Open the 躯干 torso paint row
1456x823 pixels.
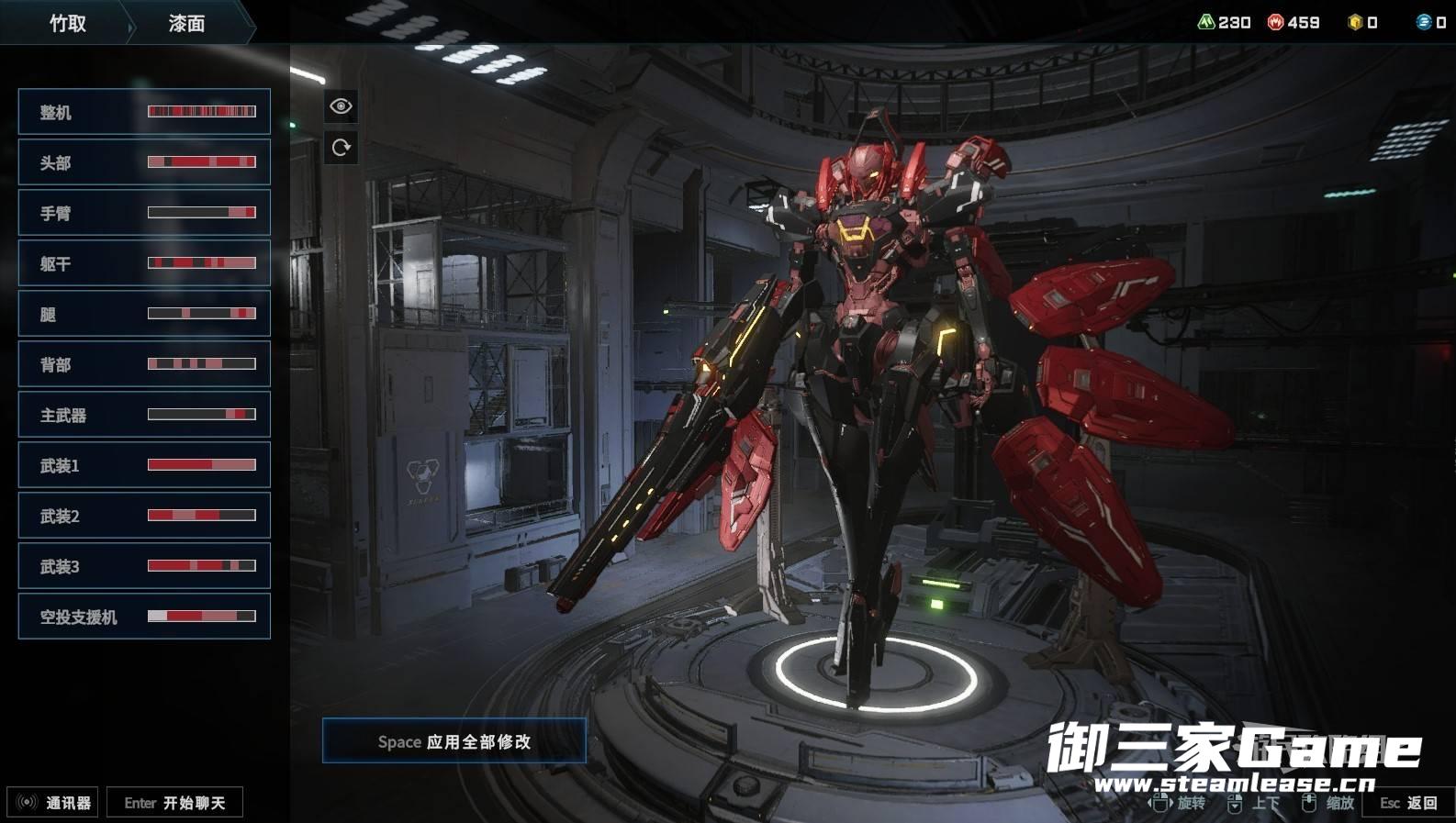tap(144, 263)
